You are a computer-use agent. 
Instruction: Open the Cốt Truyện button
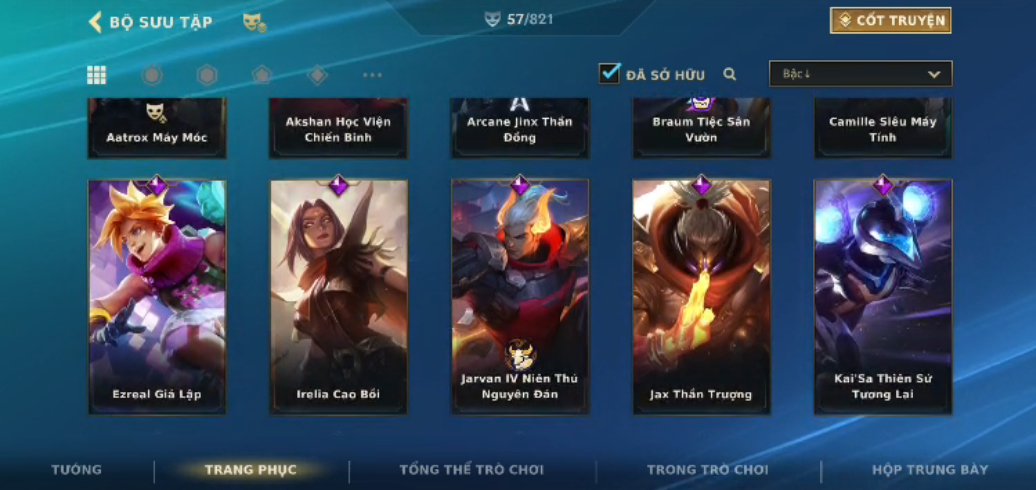[890, 21]
